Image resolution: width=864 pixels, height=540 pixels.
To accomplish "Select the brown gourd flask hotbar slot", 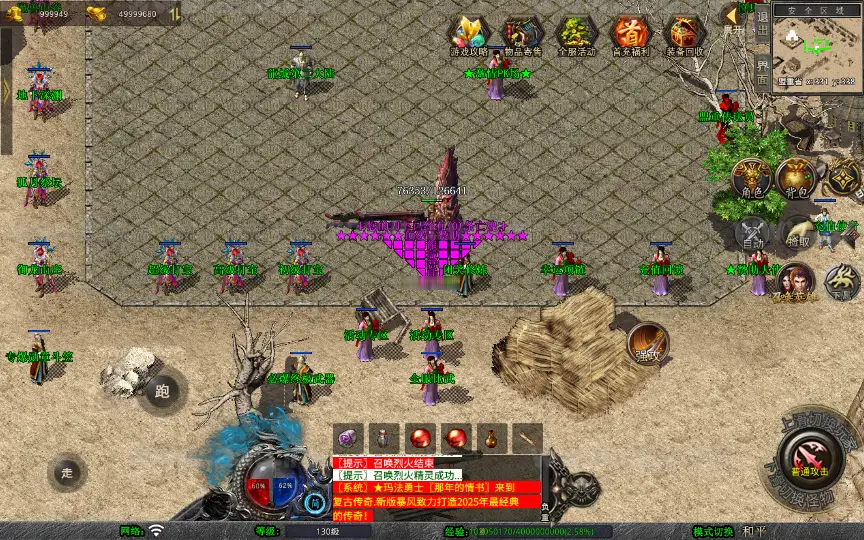I will (491, 438).
